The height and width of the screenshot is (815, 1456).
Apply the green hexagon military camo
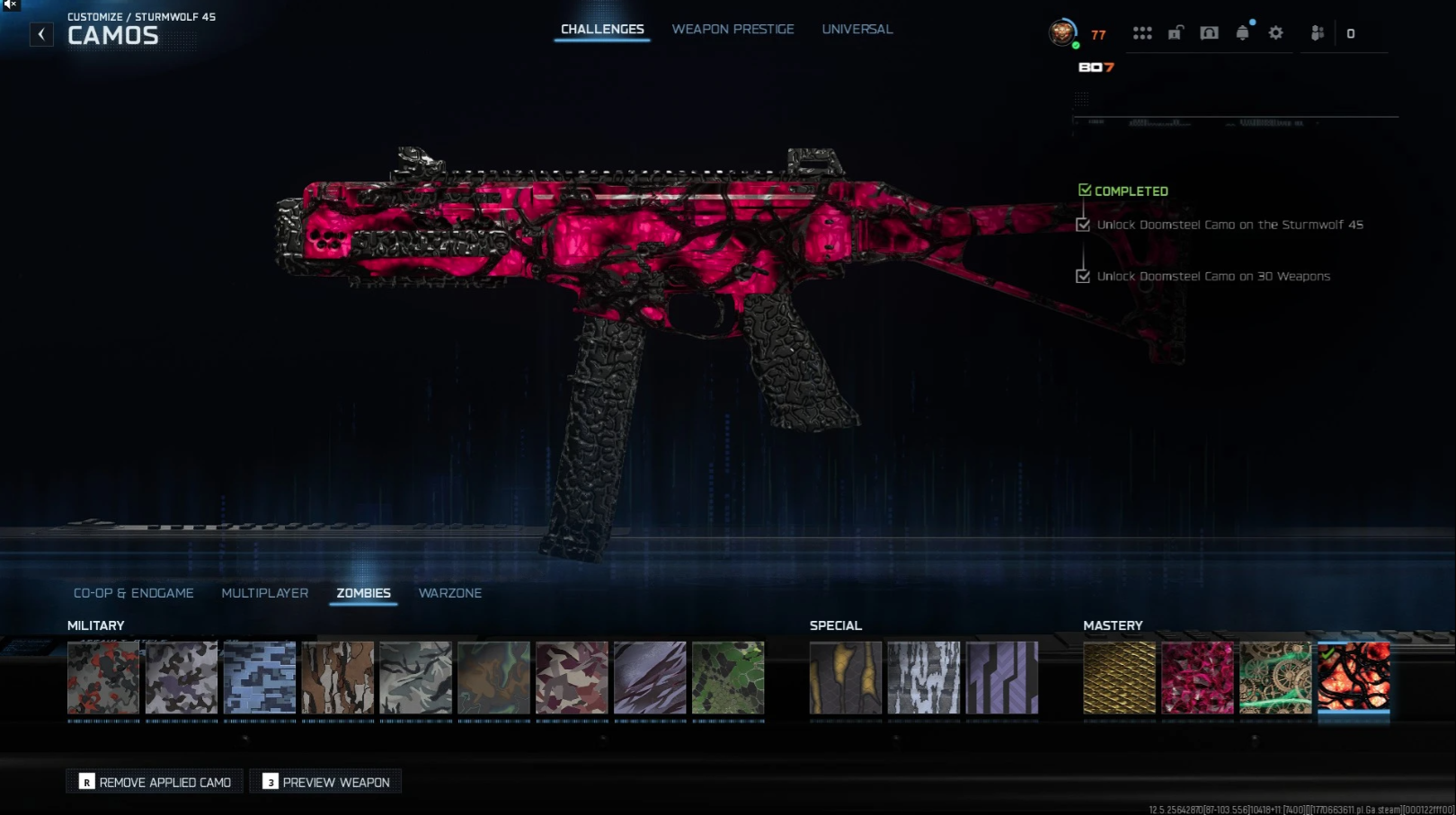(x=728, y=678)
